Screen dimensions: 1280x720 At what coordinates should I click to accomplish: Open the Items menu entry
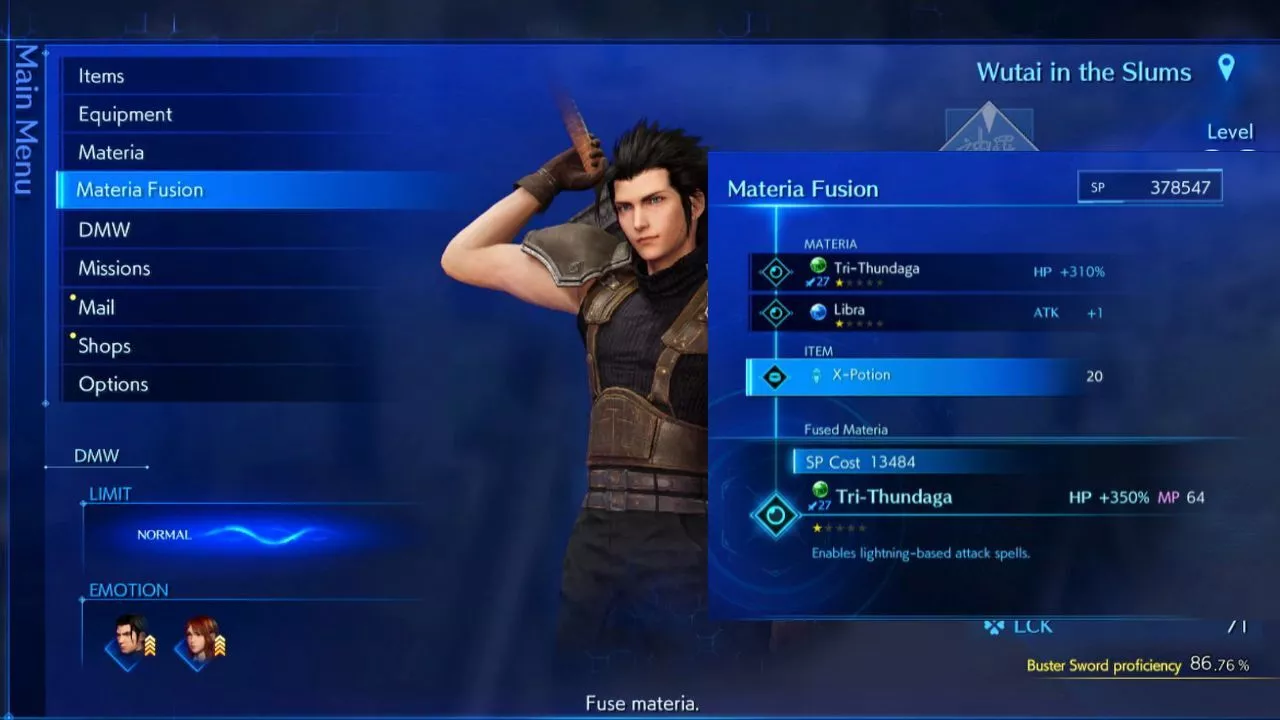pos(101,76)
